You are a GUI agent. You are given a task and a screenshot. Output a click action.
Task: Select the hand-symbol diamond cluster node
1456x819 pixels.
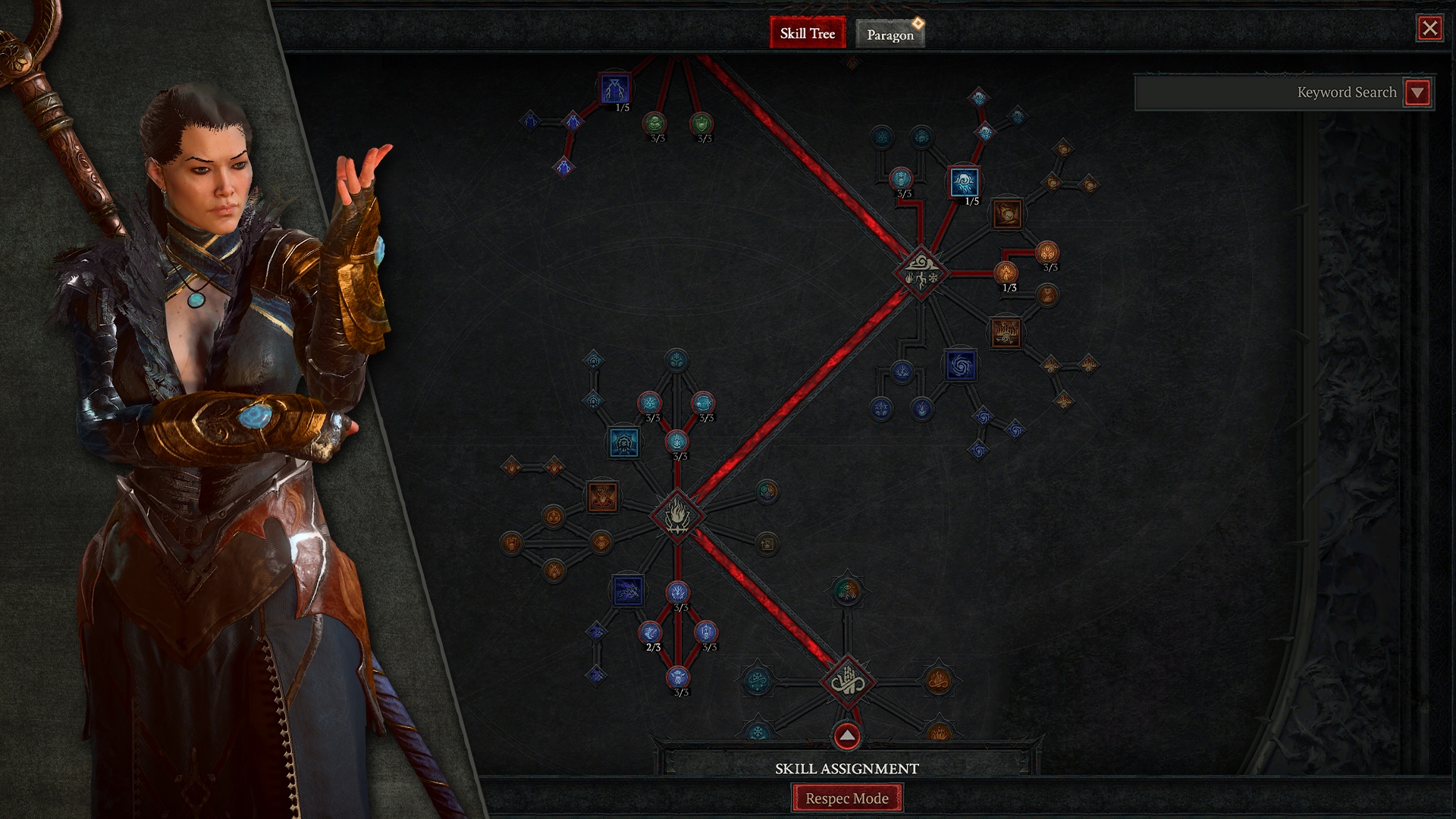point(847,680)
